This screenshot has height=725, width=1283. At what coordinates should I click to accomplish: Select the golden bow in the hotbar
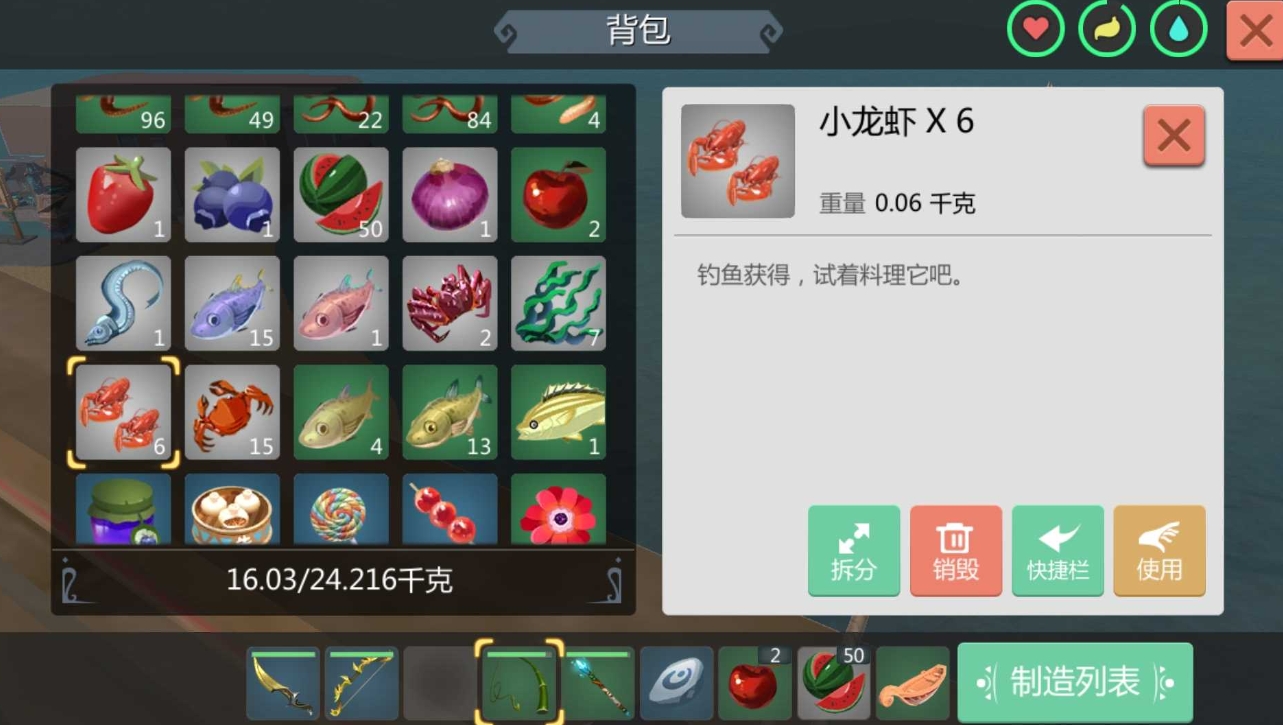361,683
